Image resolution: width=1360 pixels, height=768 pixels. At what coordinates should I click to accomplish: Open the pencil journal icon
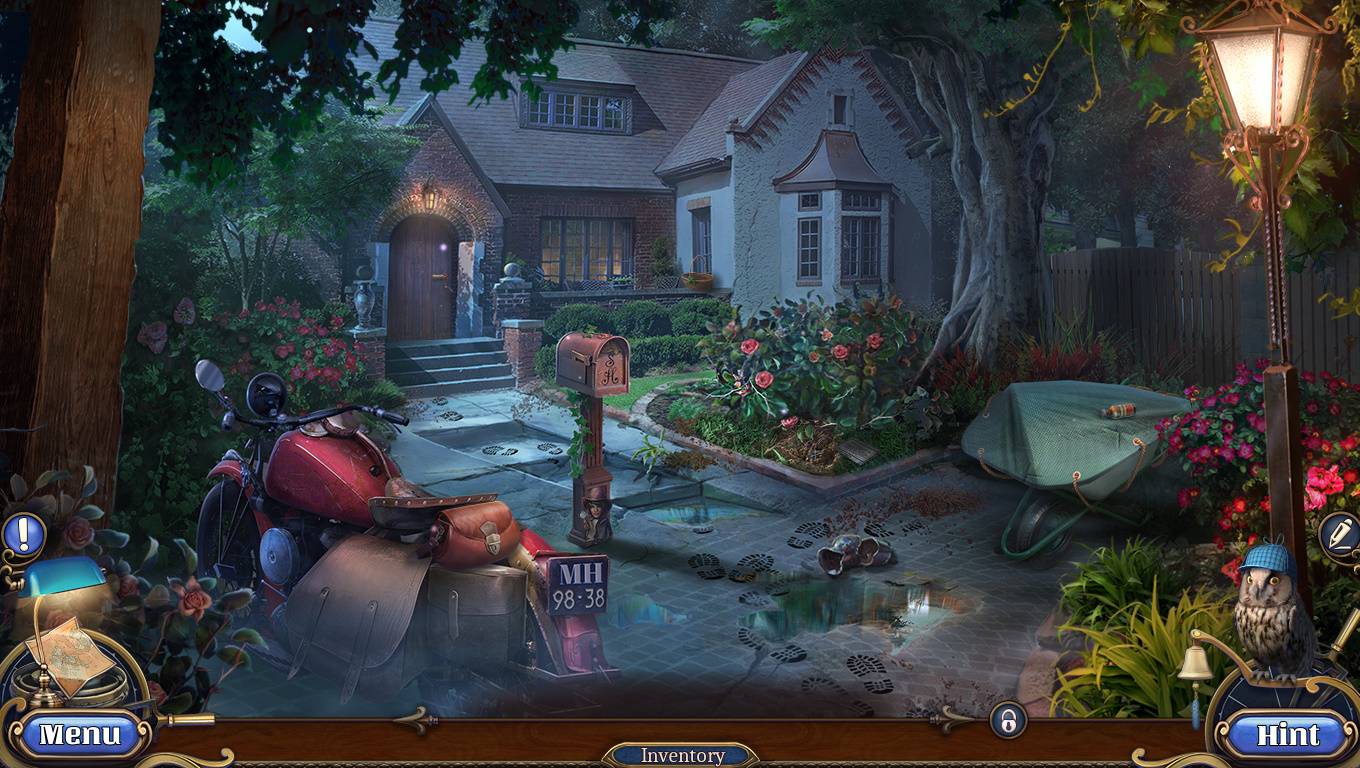(1338, 535)
